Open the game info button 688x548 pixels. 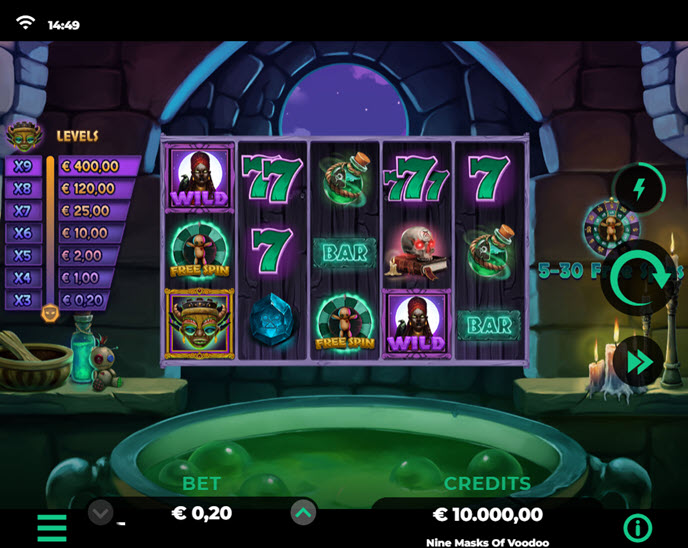(637, 528)
